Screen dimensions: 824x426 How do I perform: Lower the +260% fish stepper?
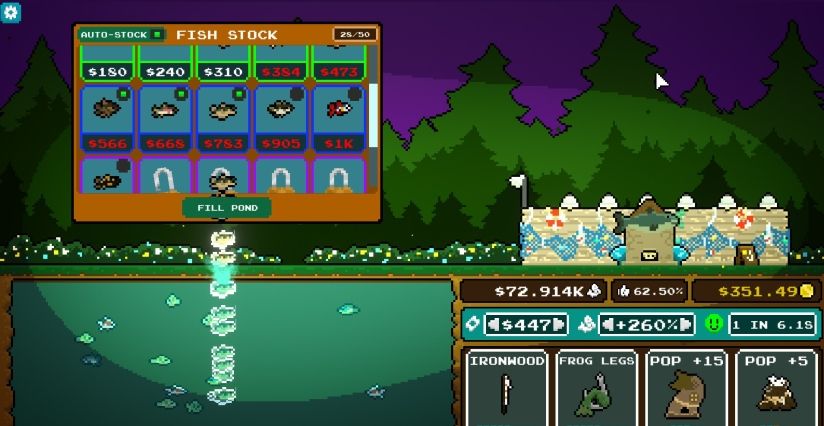coord(608,325)
